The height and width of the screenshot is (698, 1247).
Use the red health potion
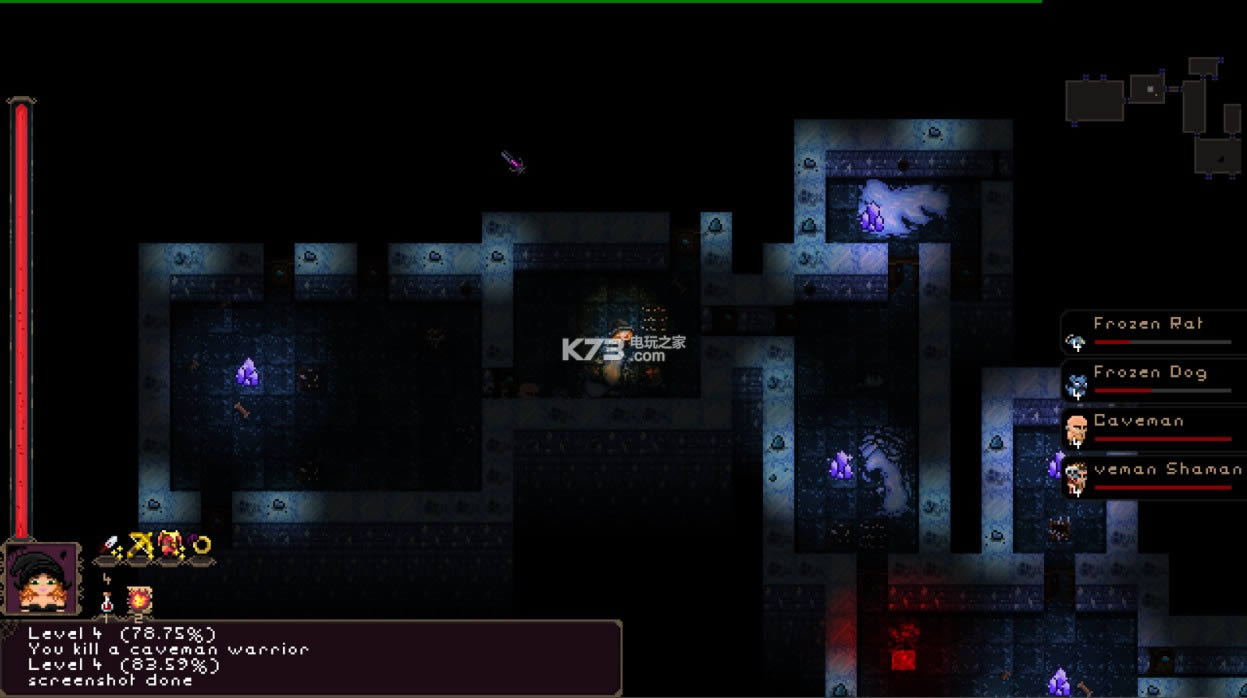click(107, 602)
